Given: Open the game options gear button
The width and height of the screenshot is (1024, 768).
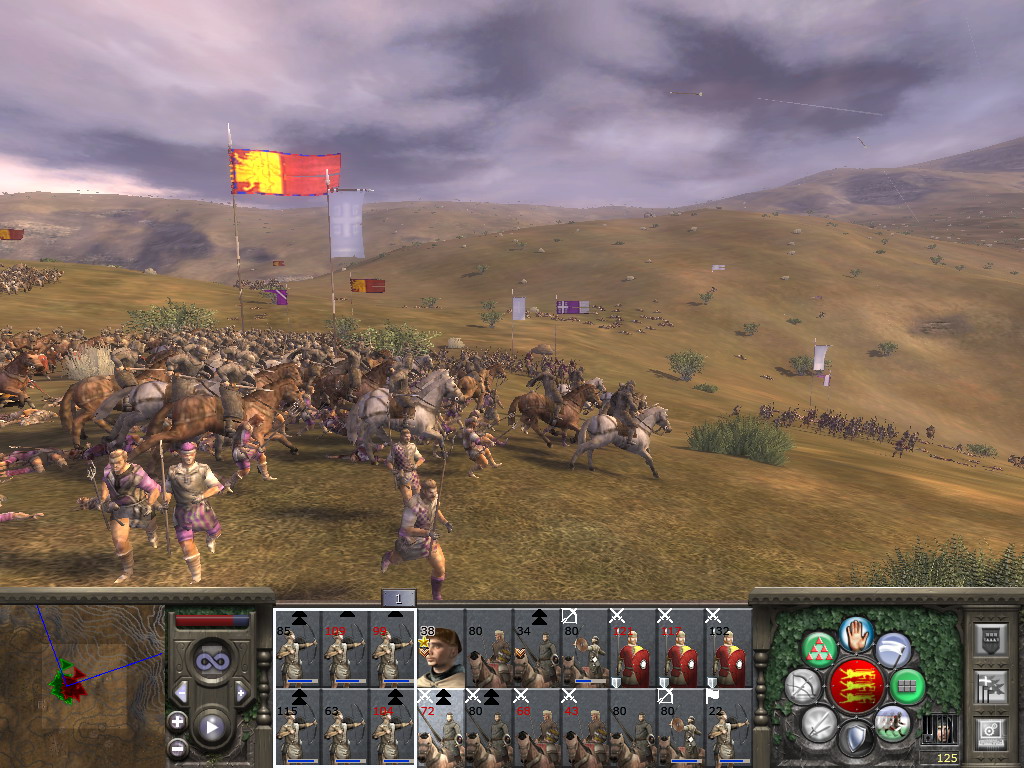Looking at the screenshot, I should pyautogui.click(x=989, y=731).
